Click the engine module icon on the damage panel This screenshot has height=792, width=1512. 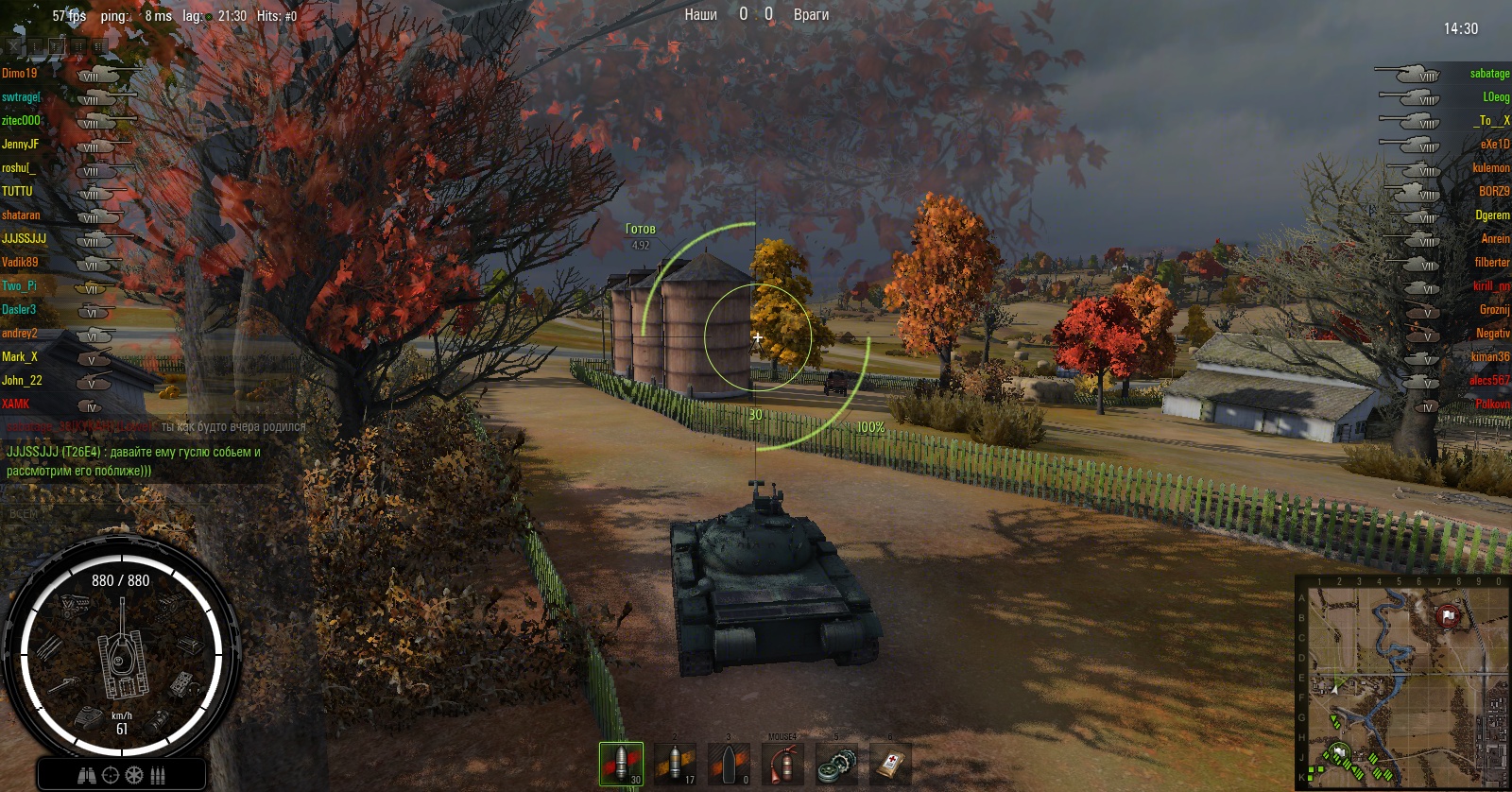point(76,605)
